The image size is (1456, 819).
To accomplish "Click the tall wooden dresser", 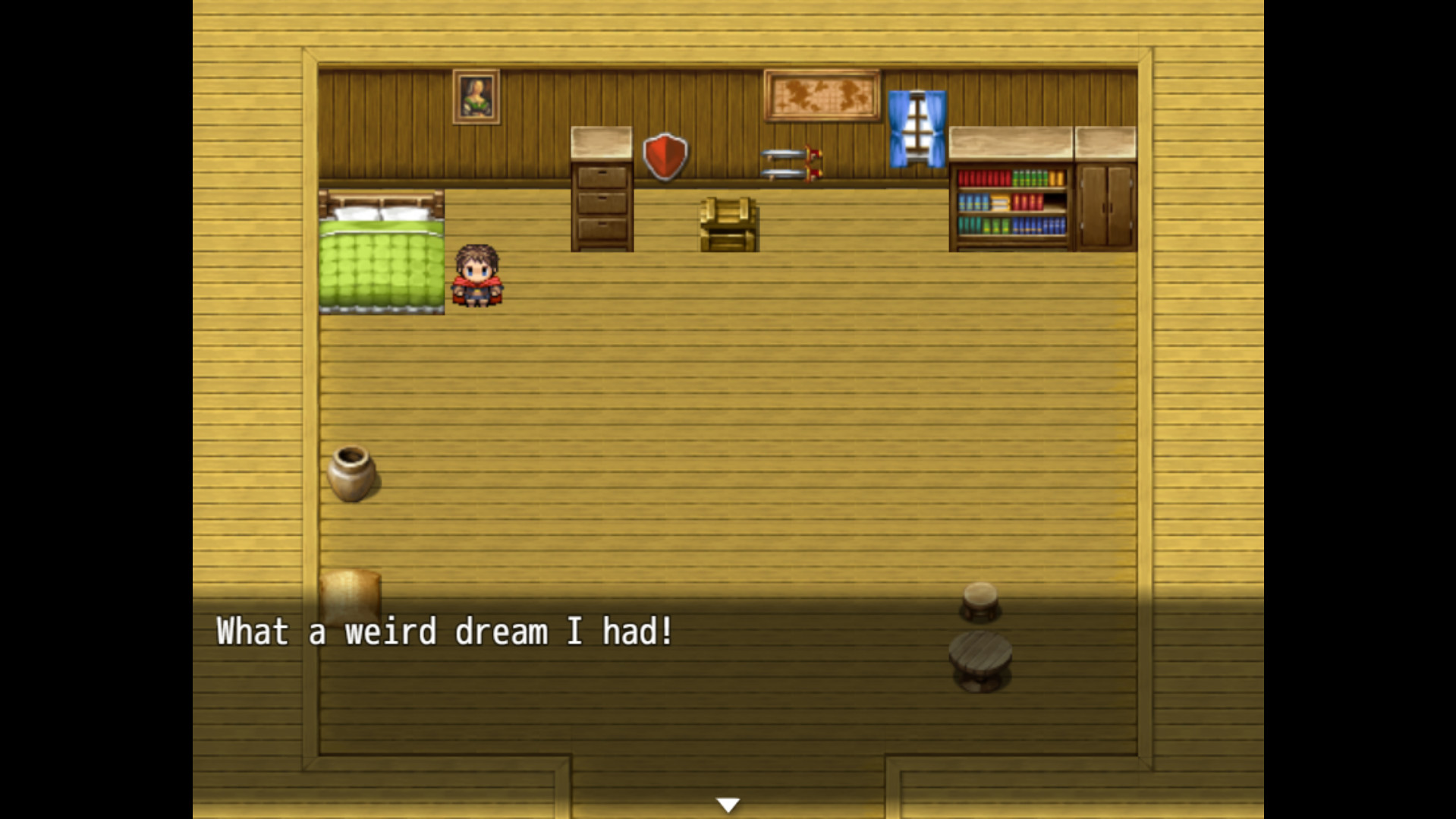I will click(600, 190).
